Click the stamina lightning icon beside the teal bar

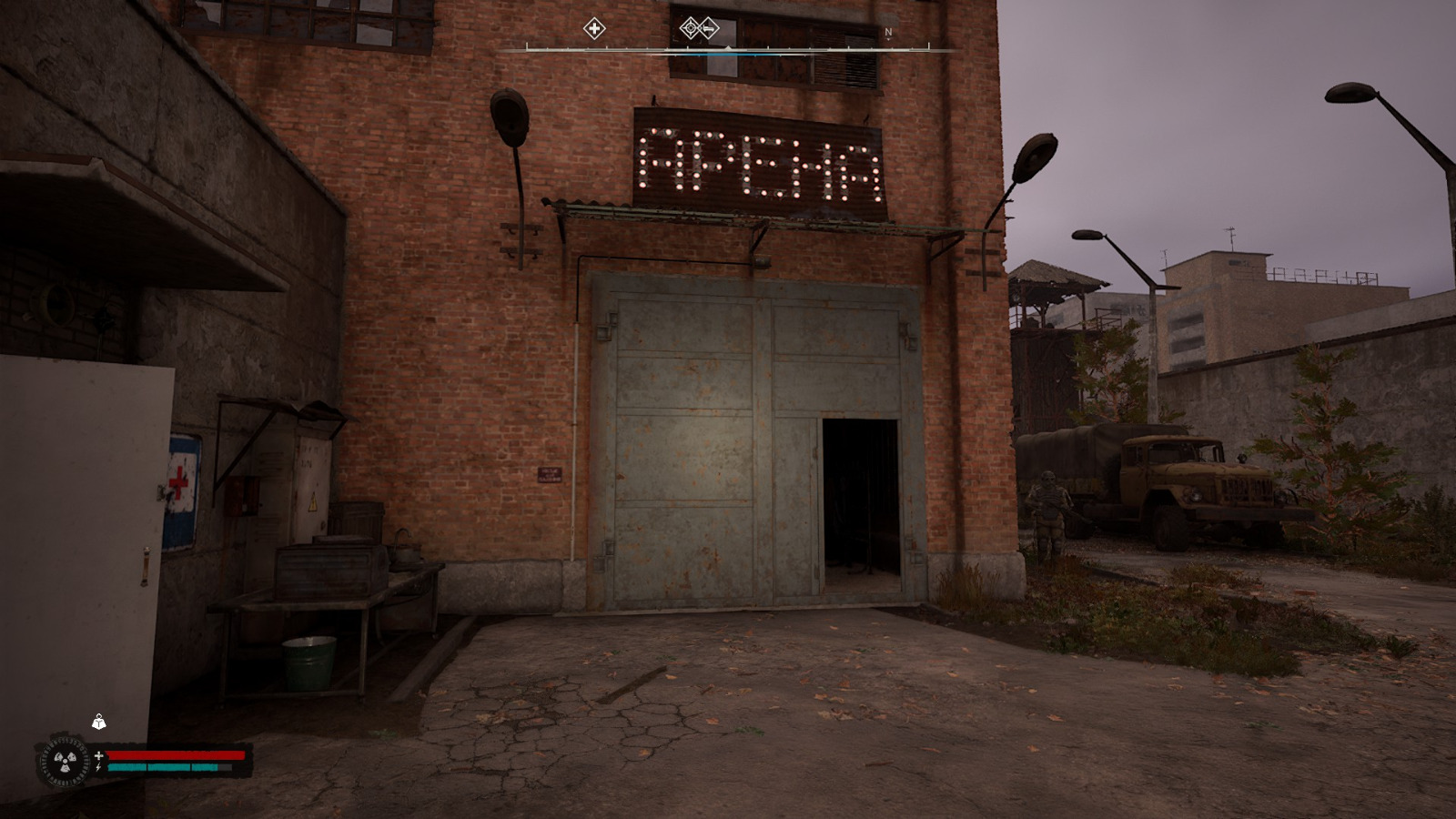[x=97, y=766]
